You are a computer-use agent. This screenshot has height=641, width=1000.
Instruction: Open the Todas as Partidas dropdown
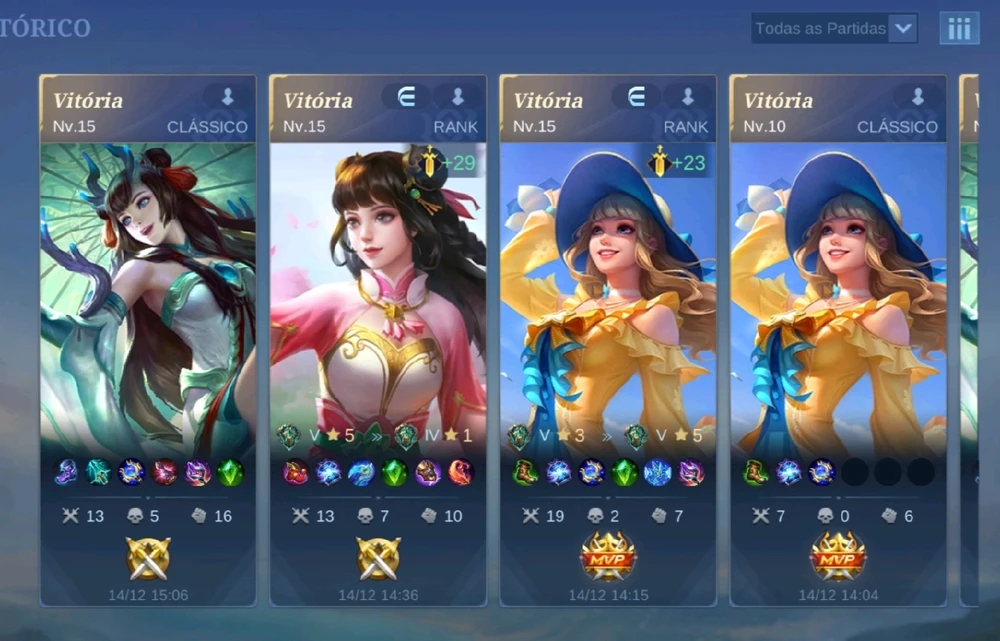[834, 28]
